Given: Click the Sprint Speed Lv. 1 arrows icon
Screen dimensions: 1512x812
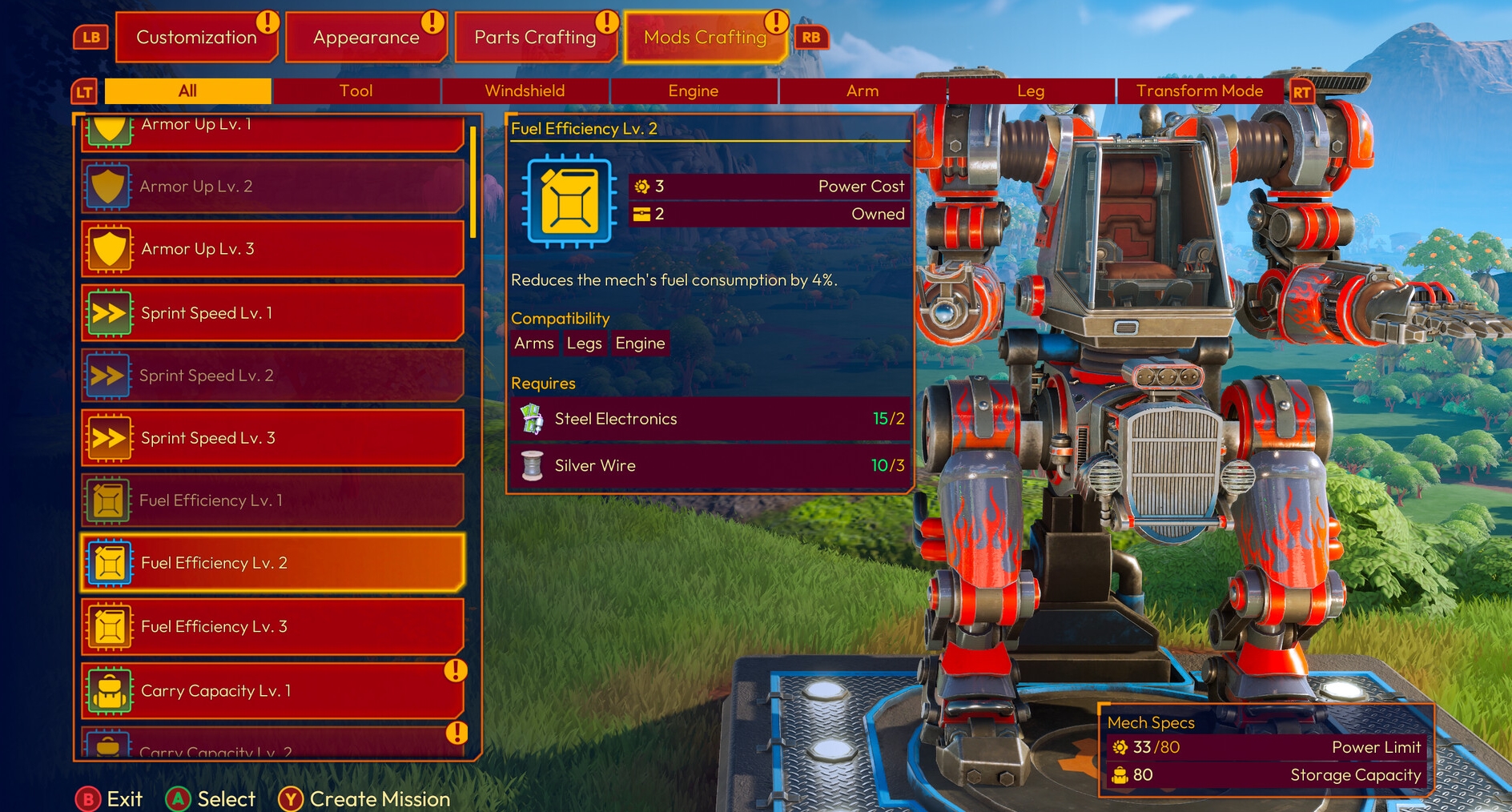Looking at the screenshot, I should [x=110, y=313].
